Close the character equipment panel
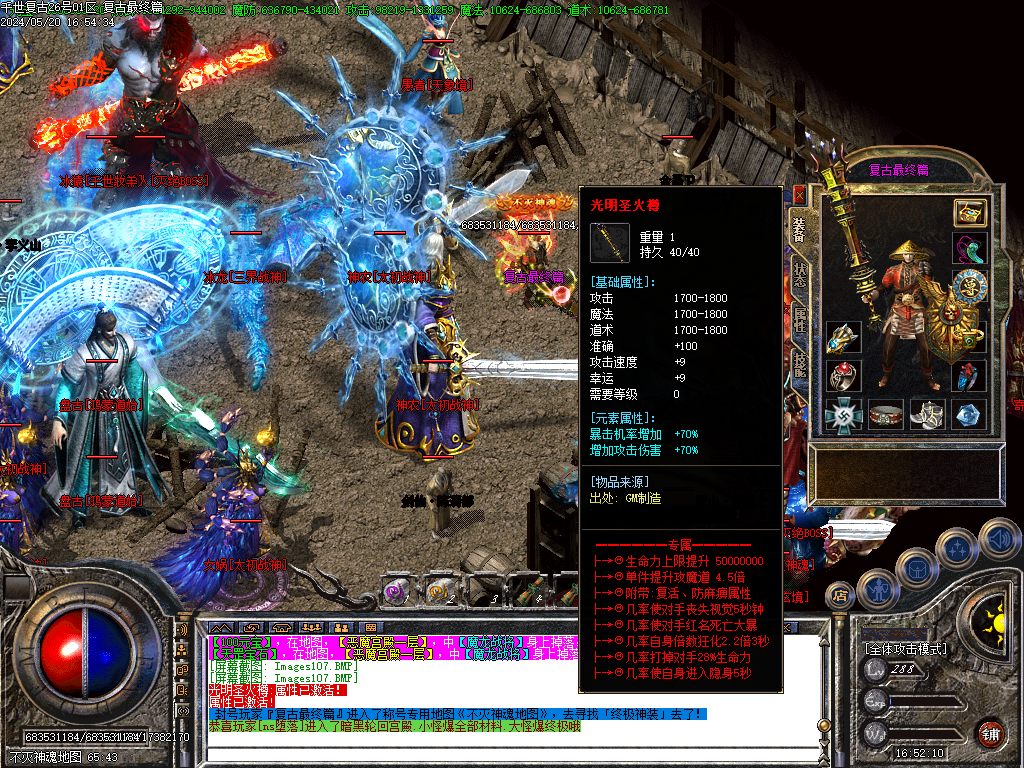 coord(800,195)
